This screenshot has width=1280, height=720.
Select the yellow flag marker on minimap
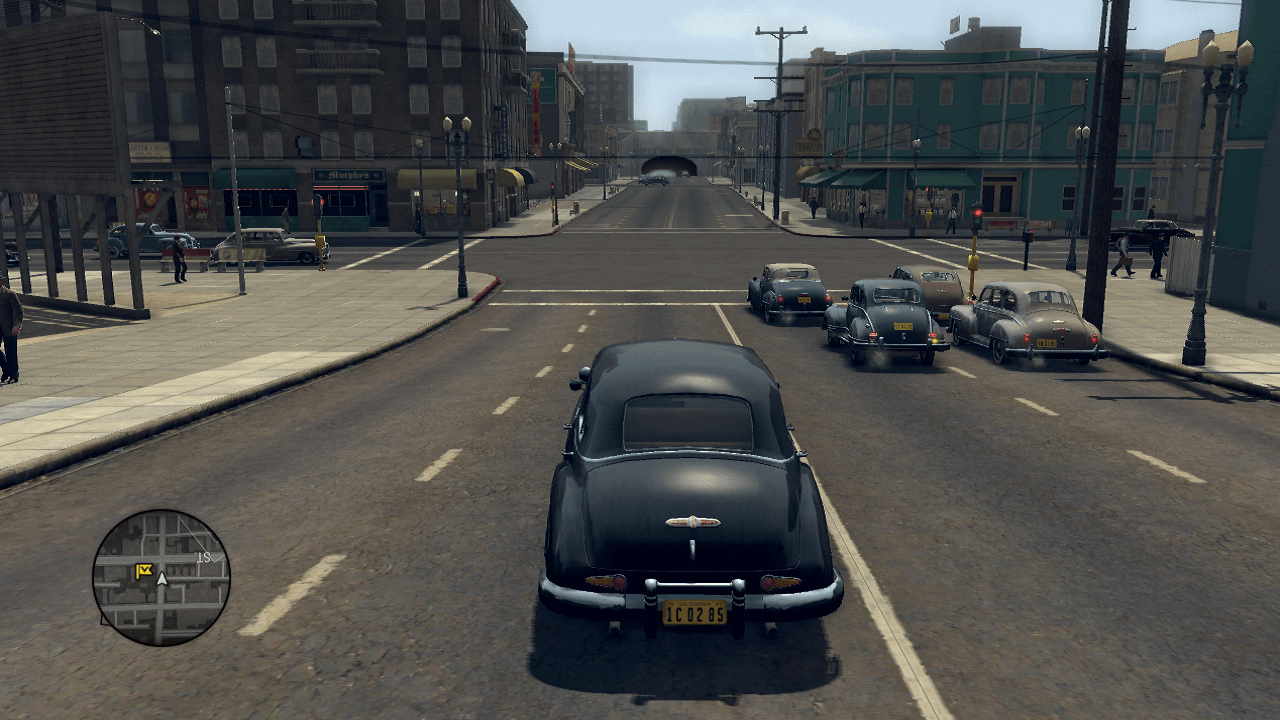point(143,571)
